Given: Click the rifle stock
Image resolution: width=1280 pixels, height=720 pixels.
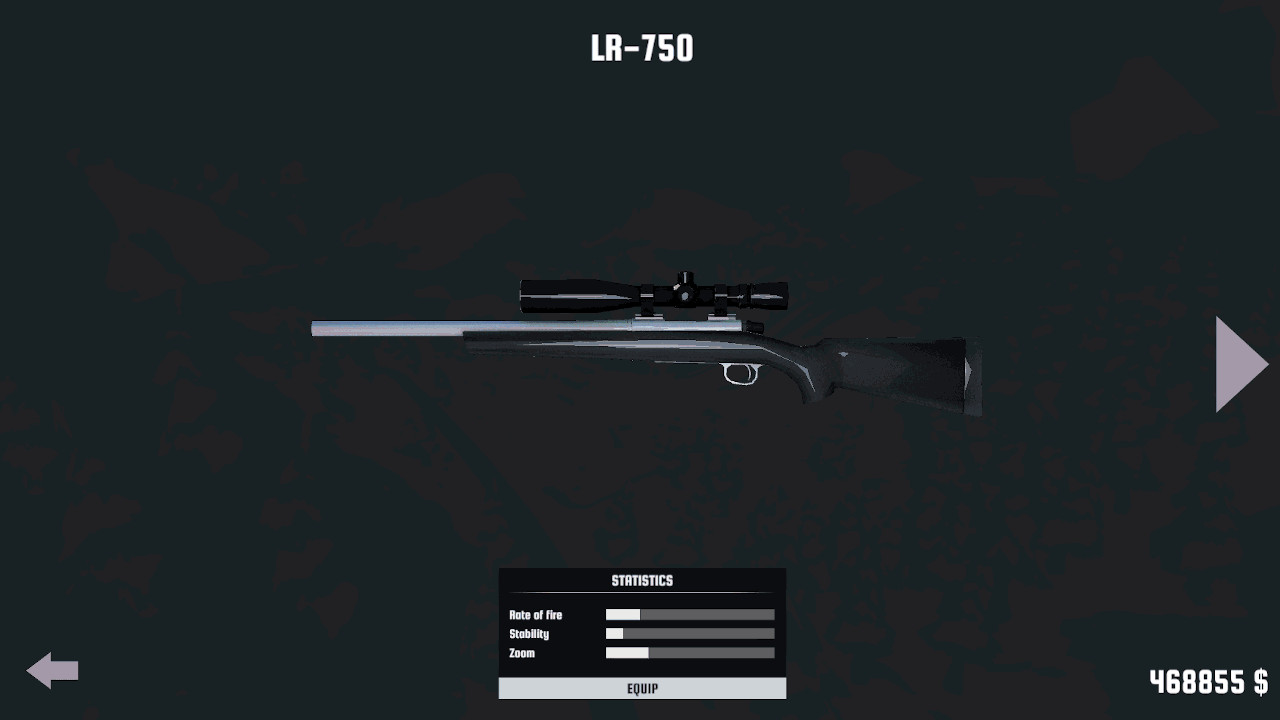Looking at the screenshot, I should (900, 370).
